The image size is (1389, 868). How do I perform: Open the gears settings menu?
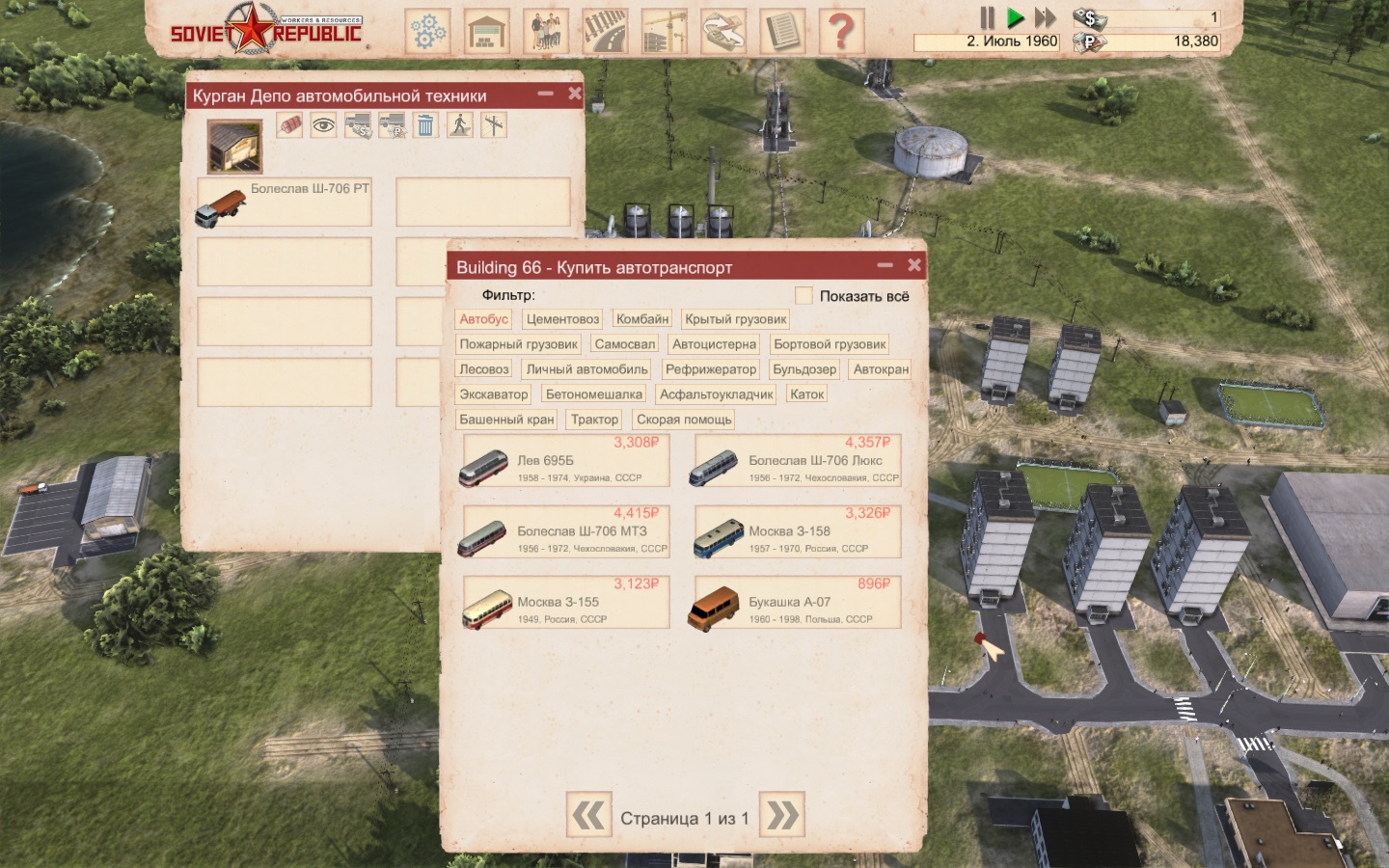(x=427, y=31)
